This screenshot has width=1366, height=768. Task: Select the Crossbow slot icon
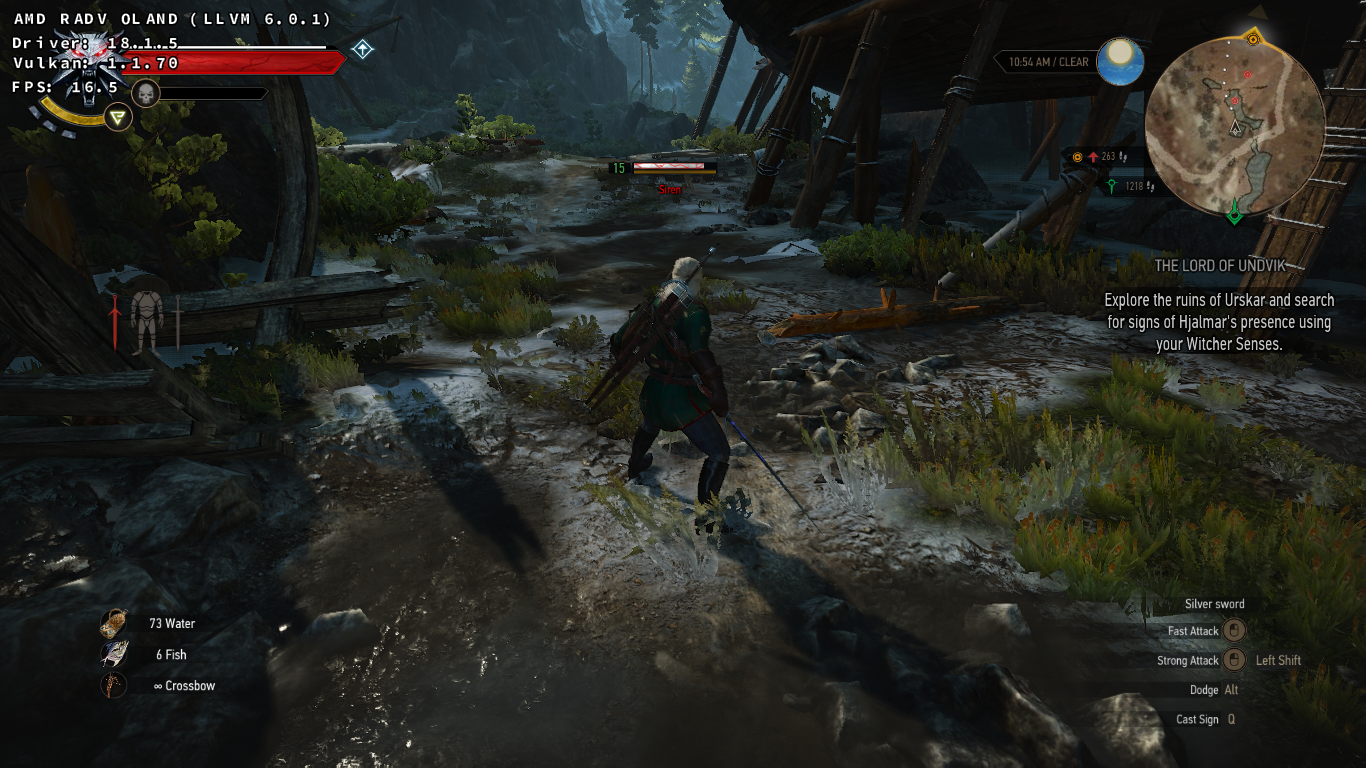(114, 686)
